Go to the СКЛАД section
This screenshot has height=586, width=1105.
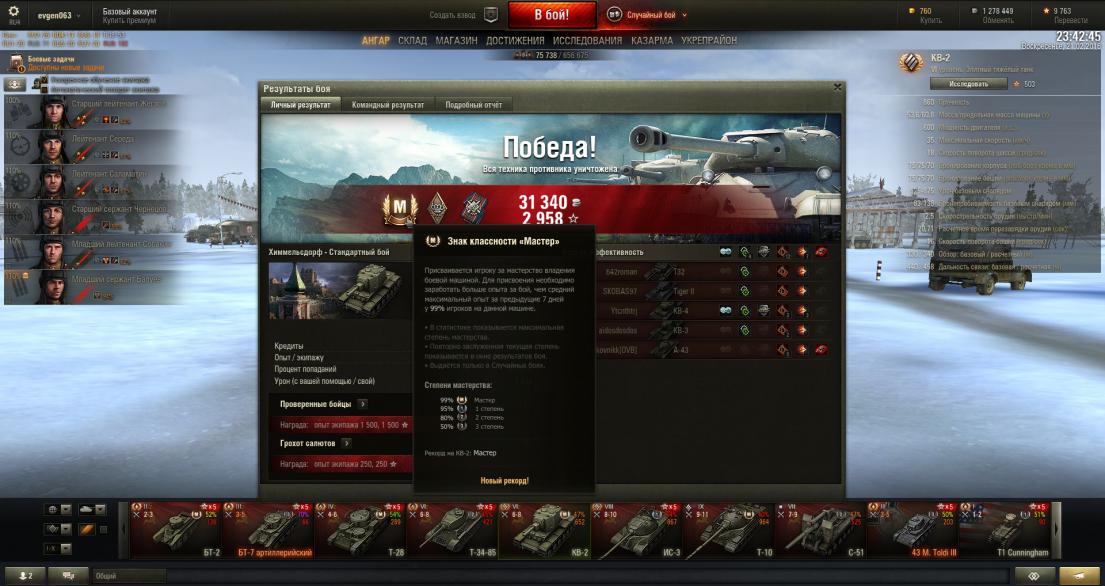(412, 40)
